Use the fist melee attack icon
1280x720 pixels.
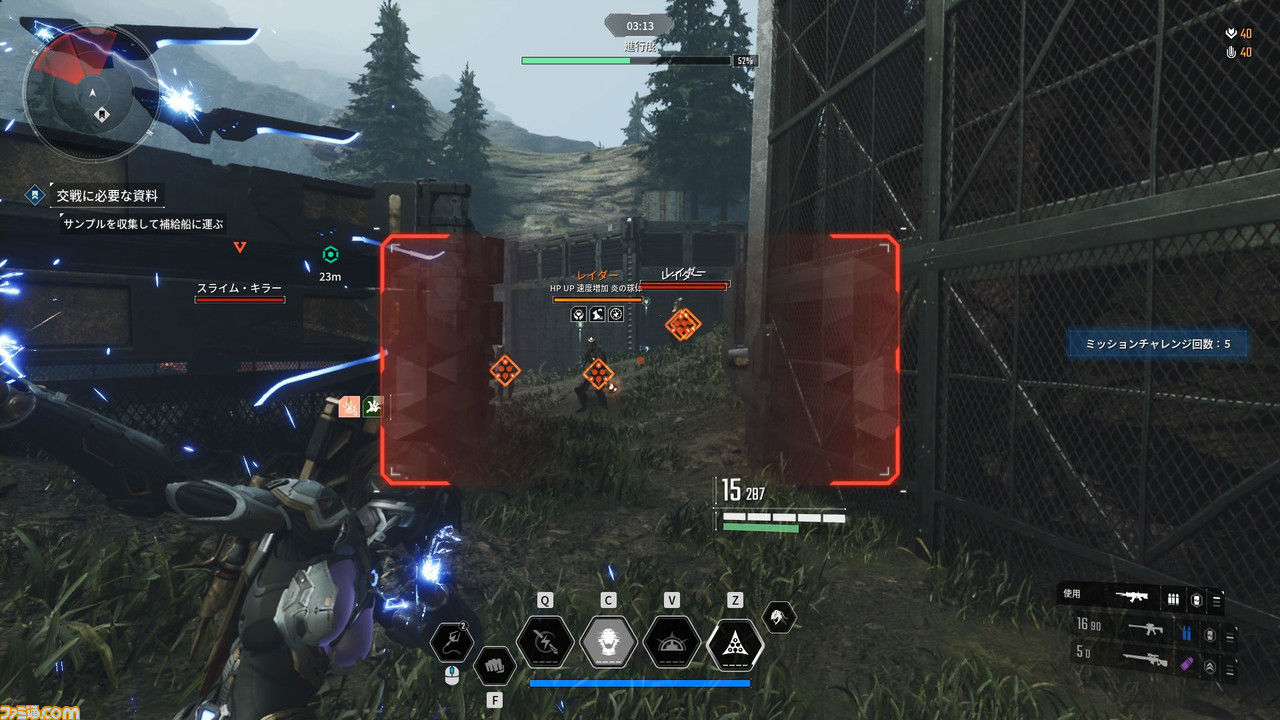[494, 664]
